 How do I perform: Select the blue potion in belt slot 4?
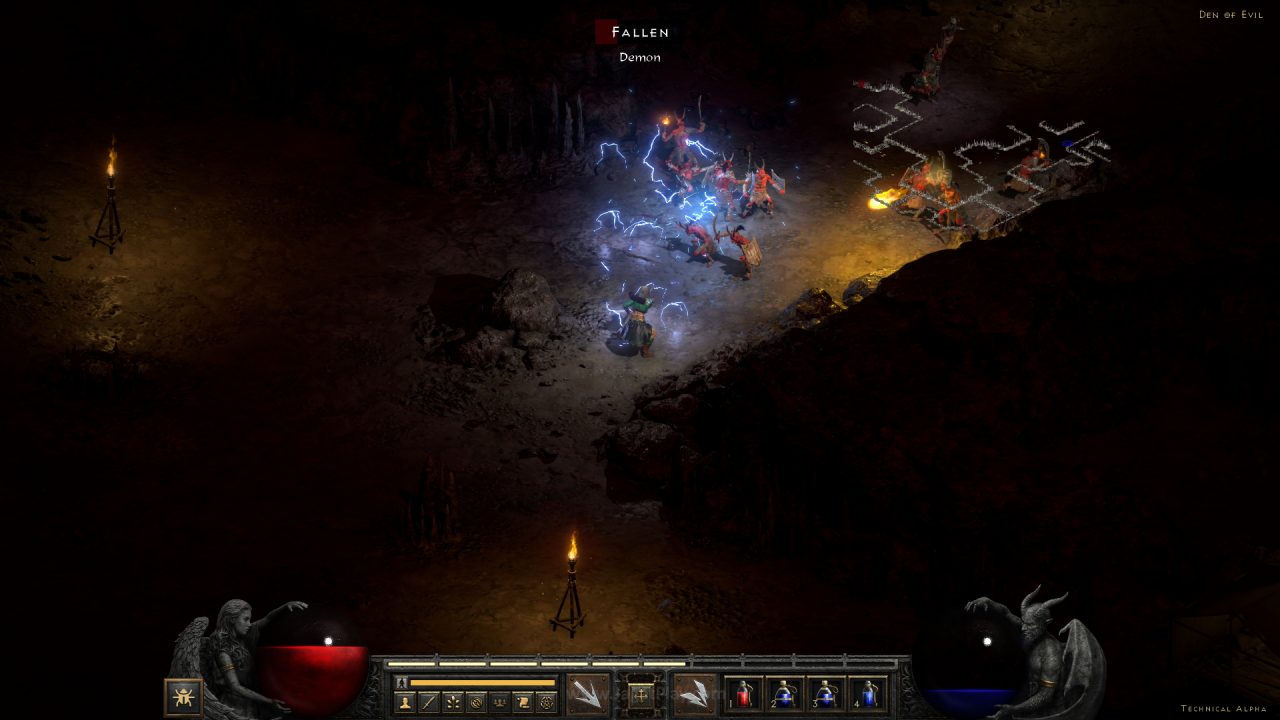pyautogui.click(x=867, y=694)
